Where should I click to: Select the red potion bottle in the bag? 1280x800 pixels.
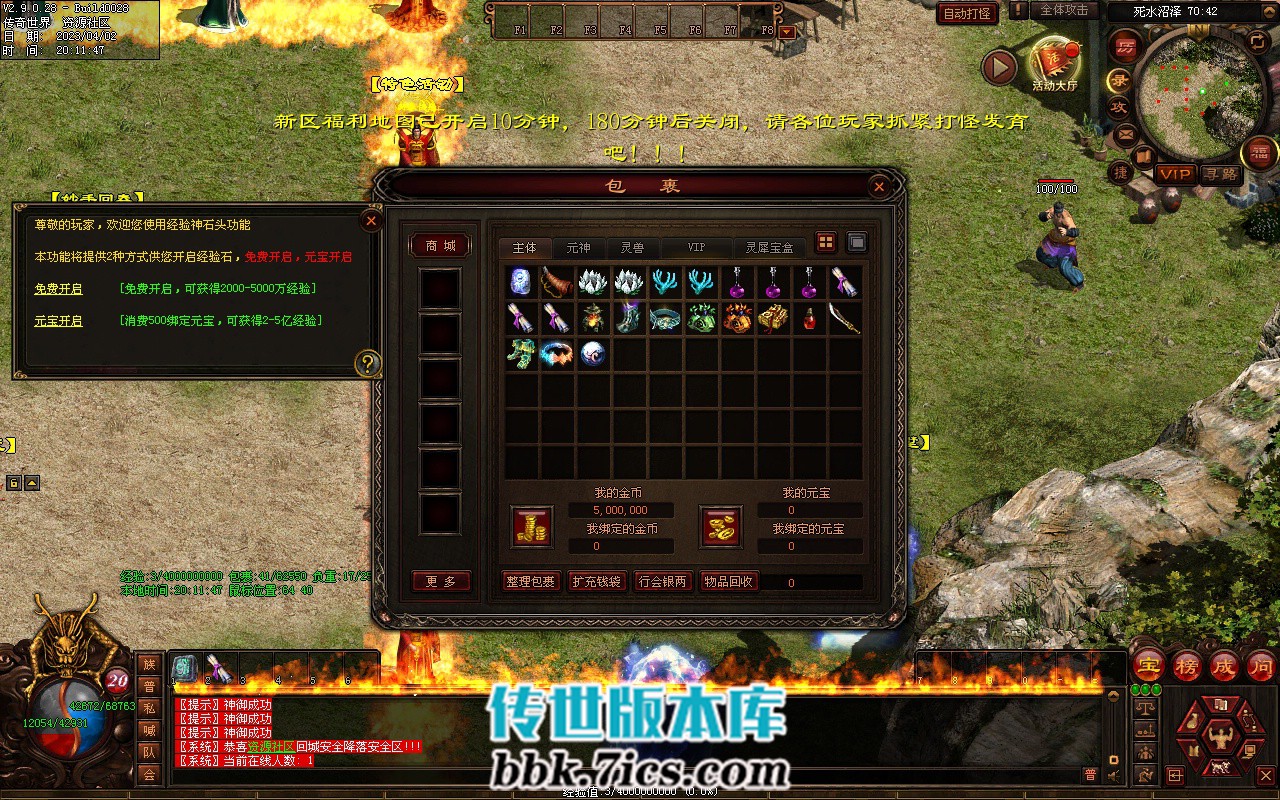pos(809,319)
